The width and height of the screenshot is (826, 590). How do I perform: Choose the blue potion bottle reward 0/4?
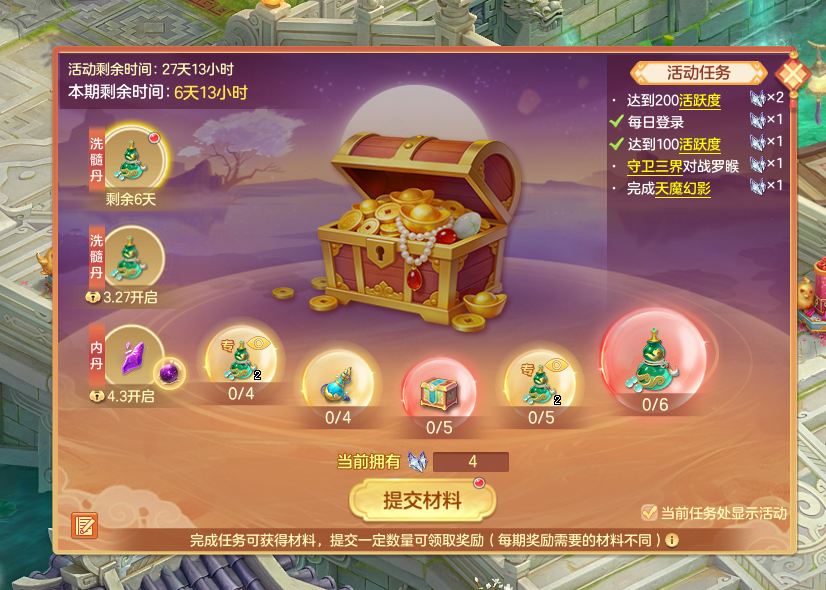339,381
